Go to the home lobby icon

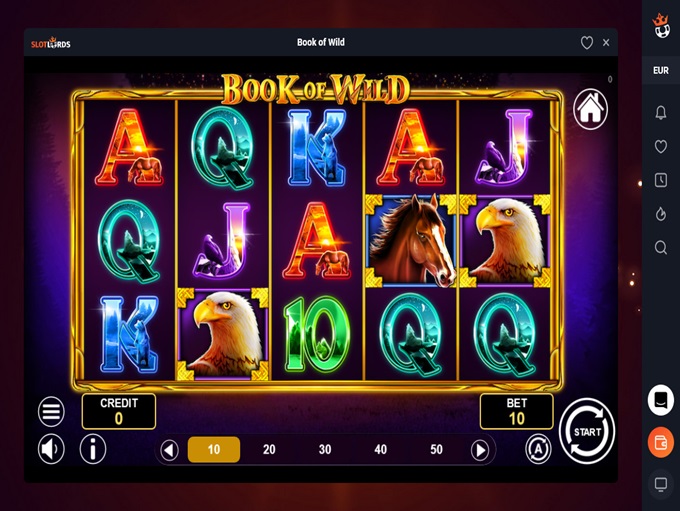(591, 110)
